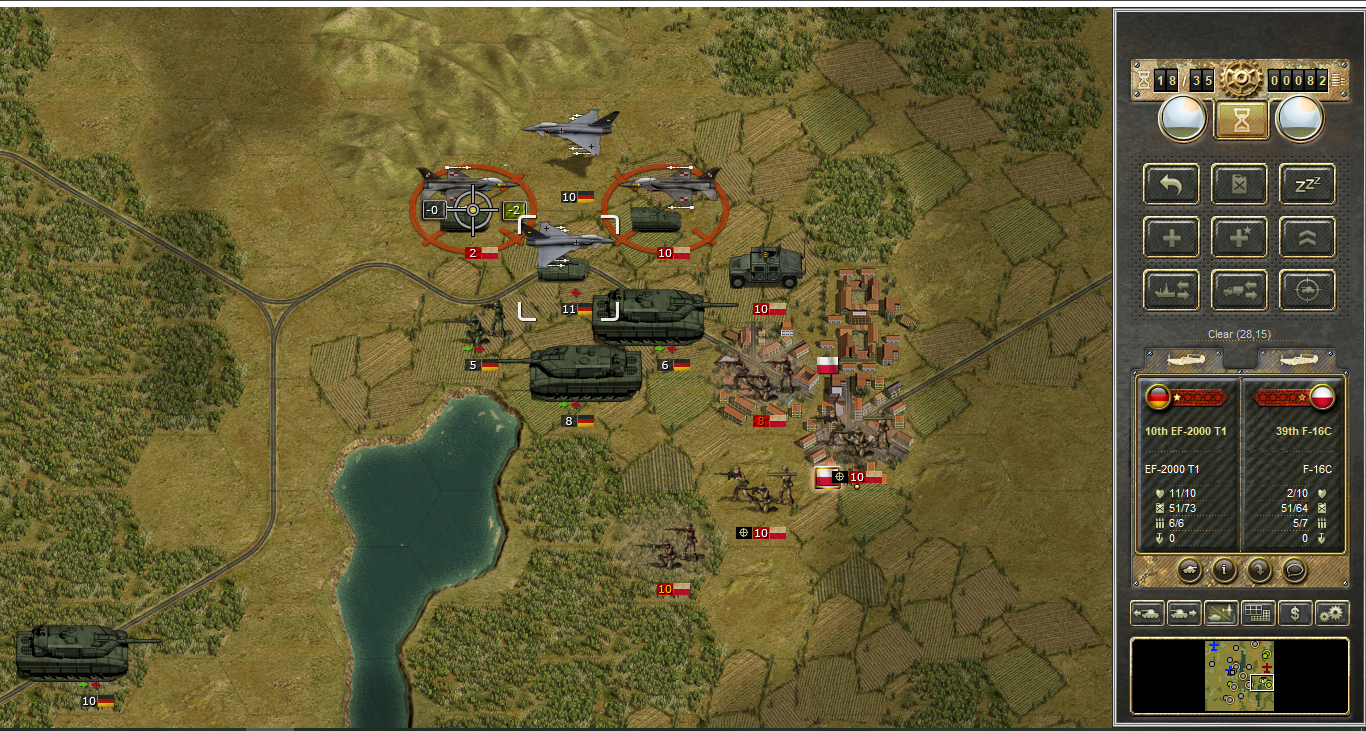Click the minimap to move the view
1366x731 pixels.
point(1239,676)
